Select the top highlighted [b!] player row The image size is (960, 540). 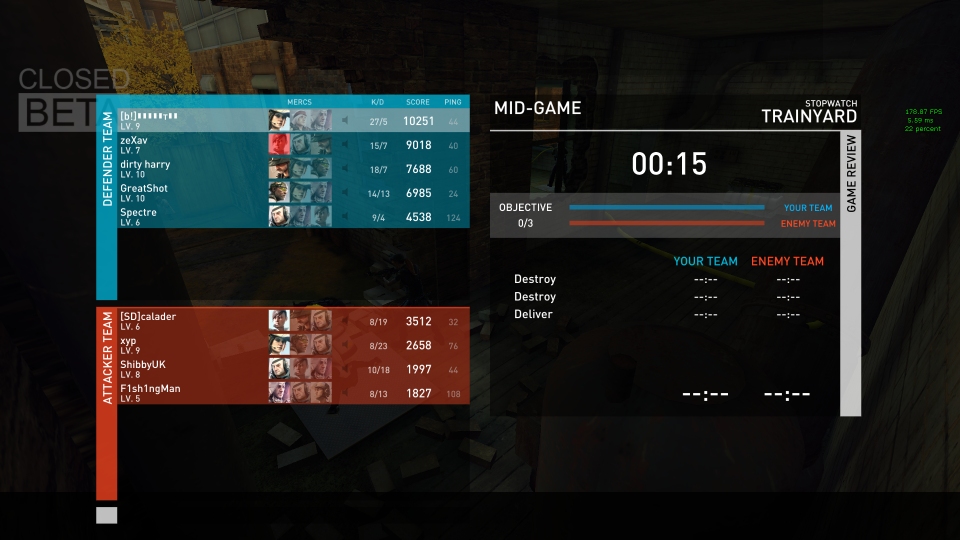point(190,120)
